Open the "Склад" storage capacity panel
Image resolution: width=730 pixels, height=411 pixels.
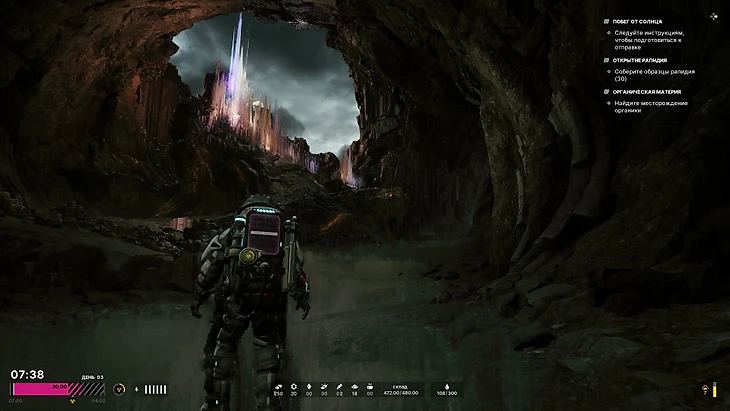coord(400,389)
